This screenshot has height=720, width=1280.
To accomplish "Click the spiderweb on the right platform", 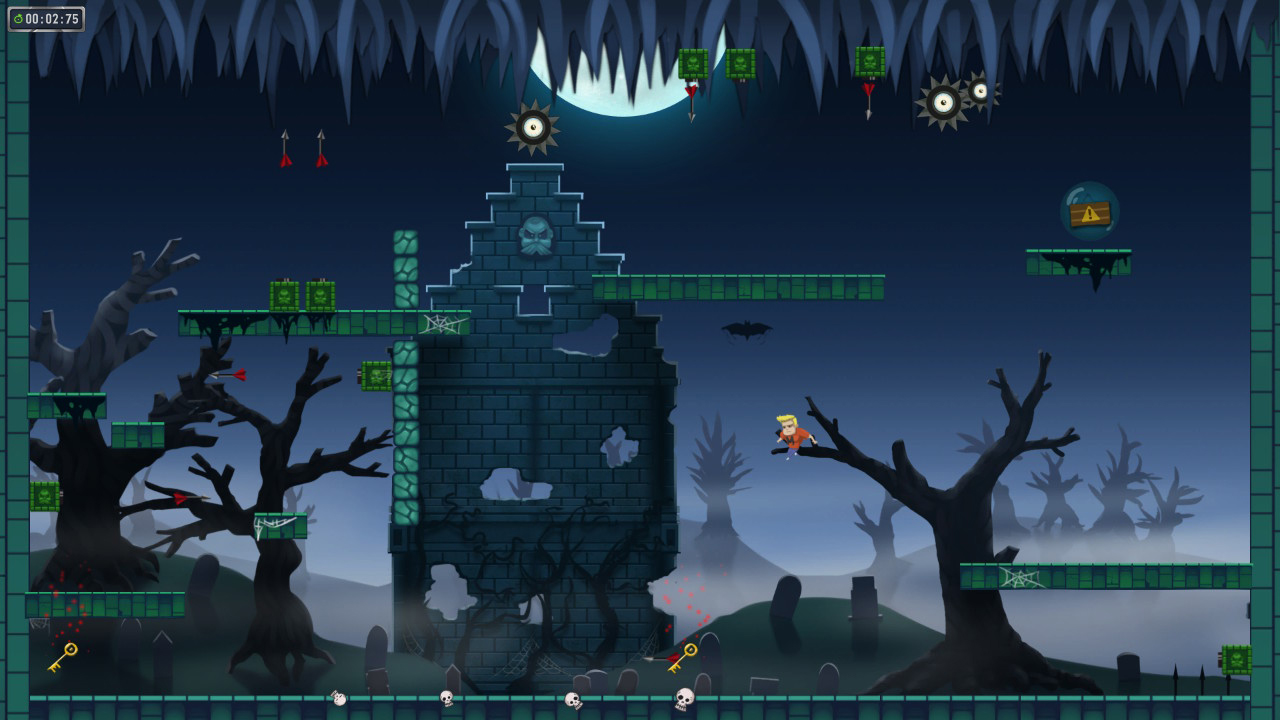I will tap(1018, 578).
